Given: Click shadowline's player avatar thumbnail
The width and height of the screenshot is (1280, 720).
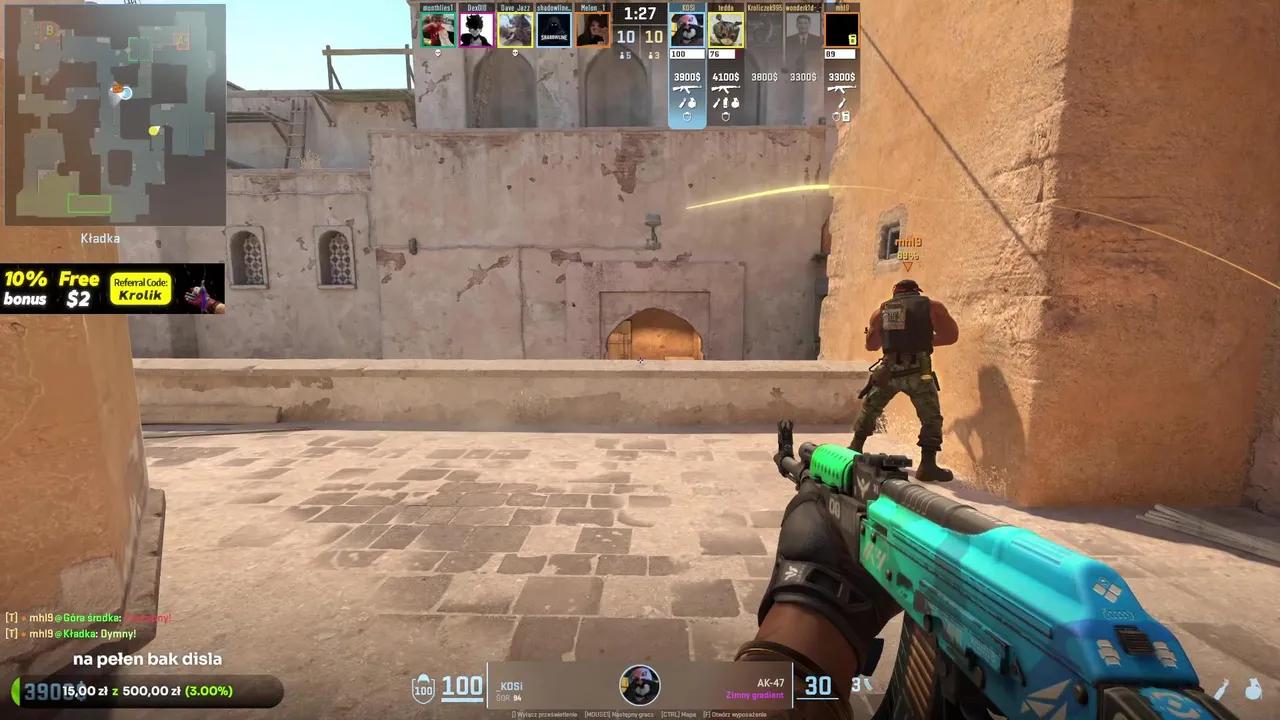Looking at the screenshot, I should tap(552, 29).
